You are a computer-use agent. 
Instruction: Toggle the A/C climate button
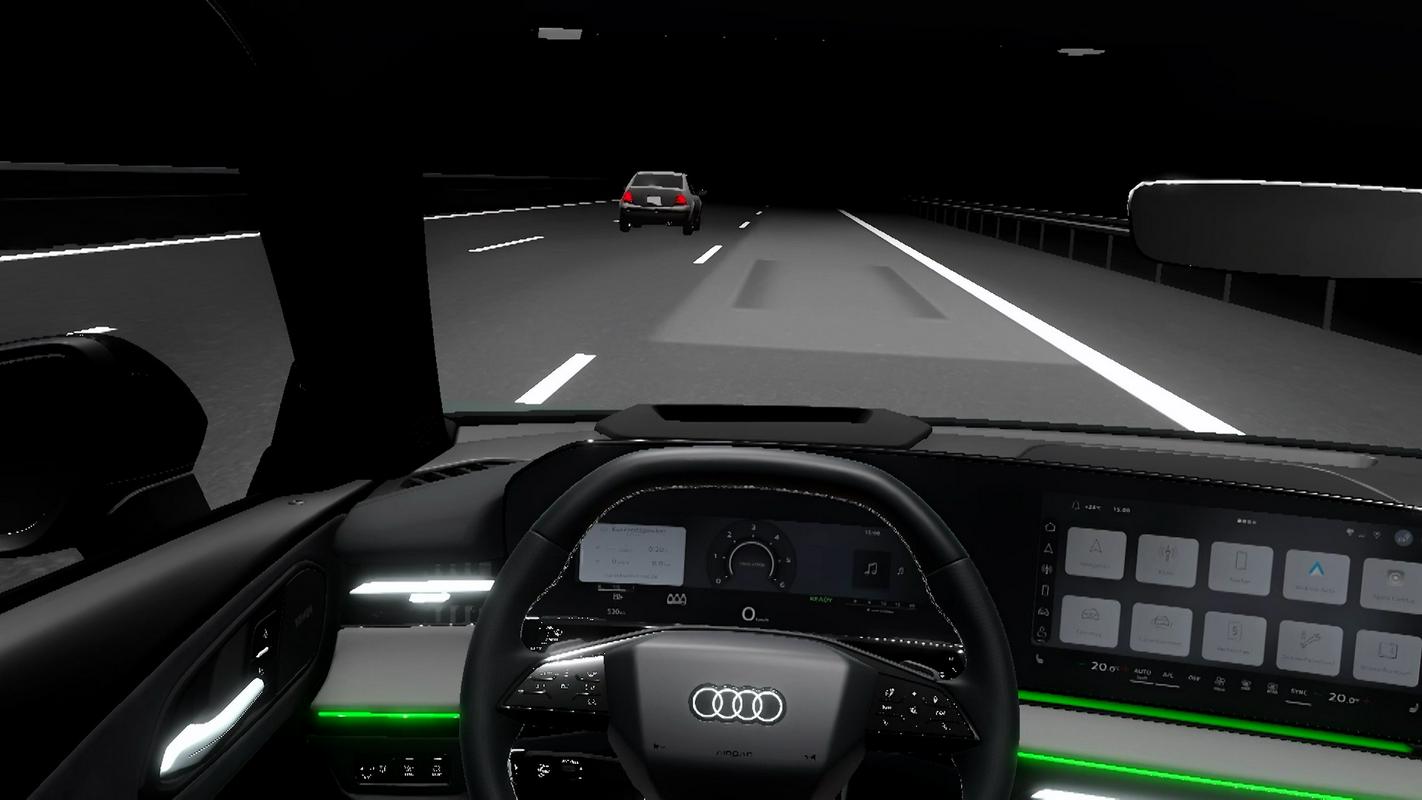pos(1167,675)
